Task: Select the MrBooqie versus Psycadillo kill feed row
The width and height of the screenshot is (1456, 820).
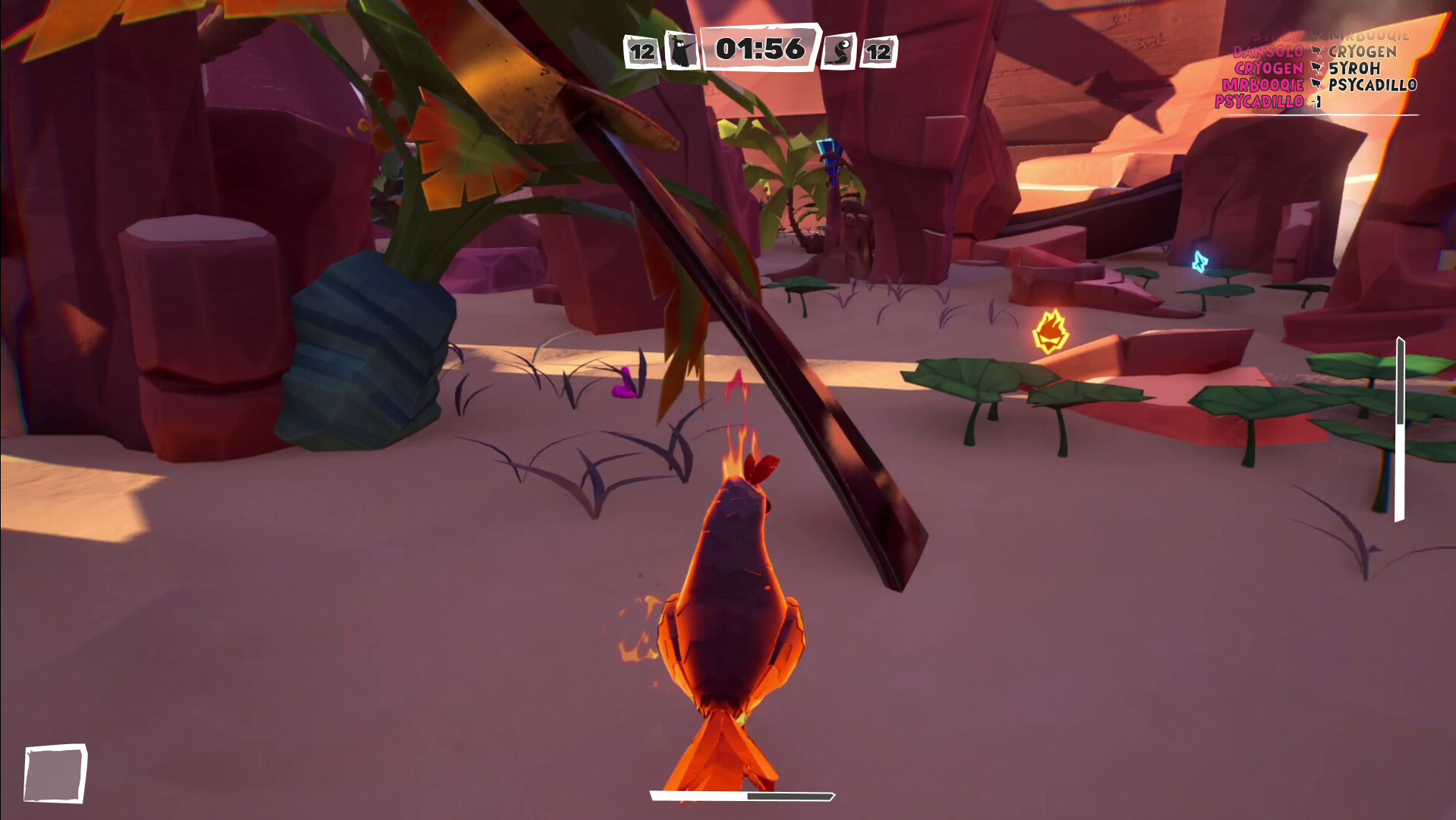Action: point(1319,85)
